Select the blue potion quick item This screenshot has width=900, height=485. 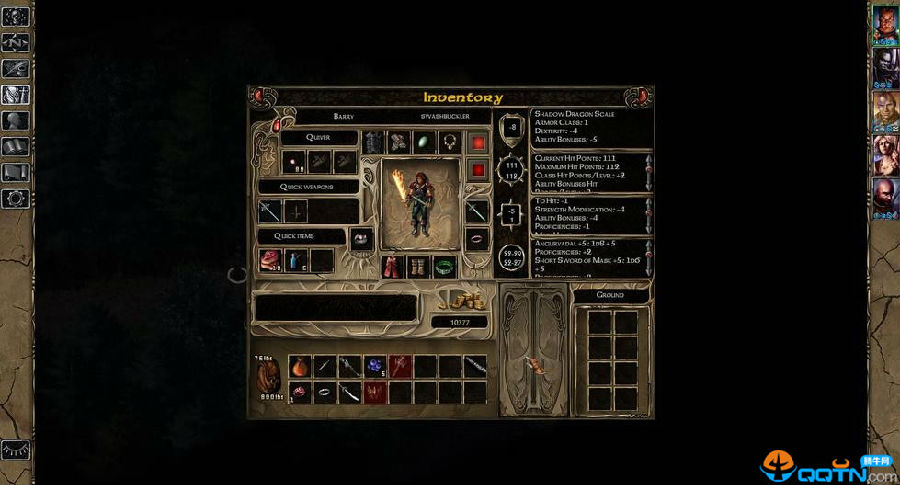click(x=296, y=261)
